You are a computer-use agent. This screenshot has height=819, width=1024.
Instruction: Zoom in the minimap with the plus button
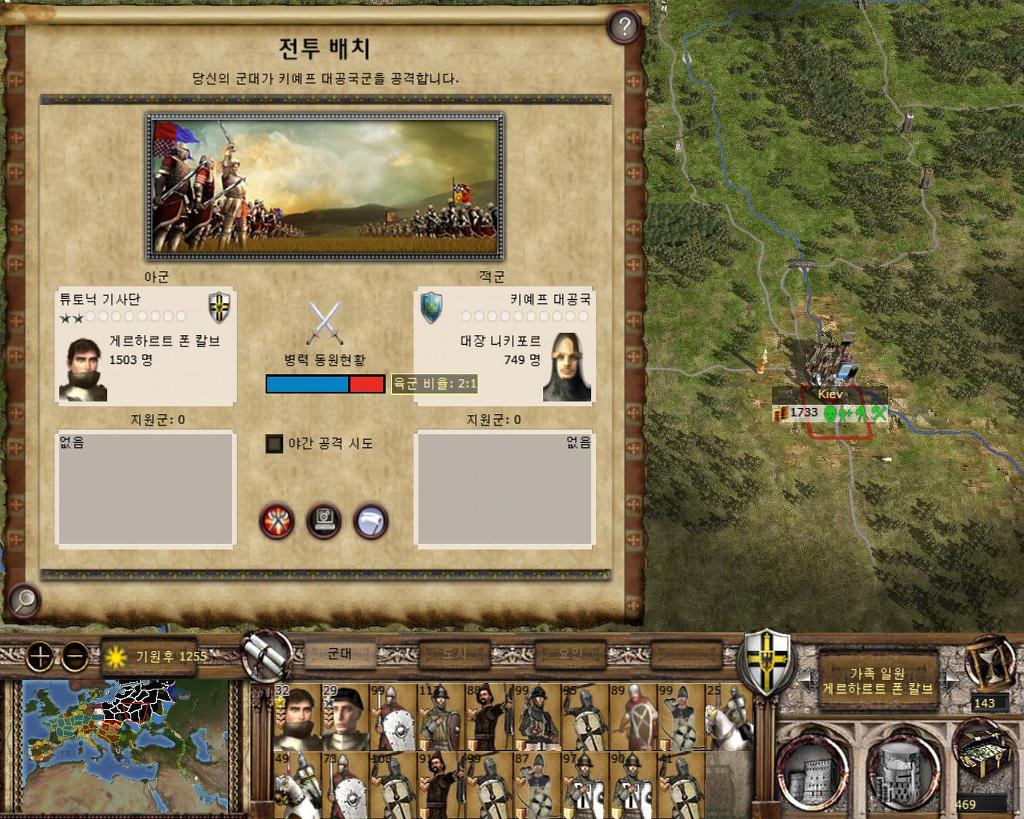39,657
